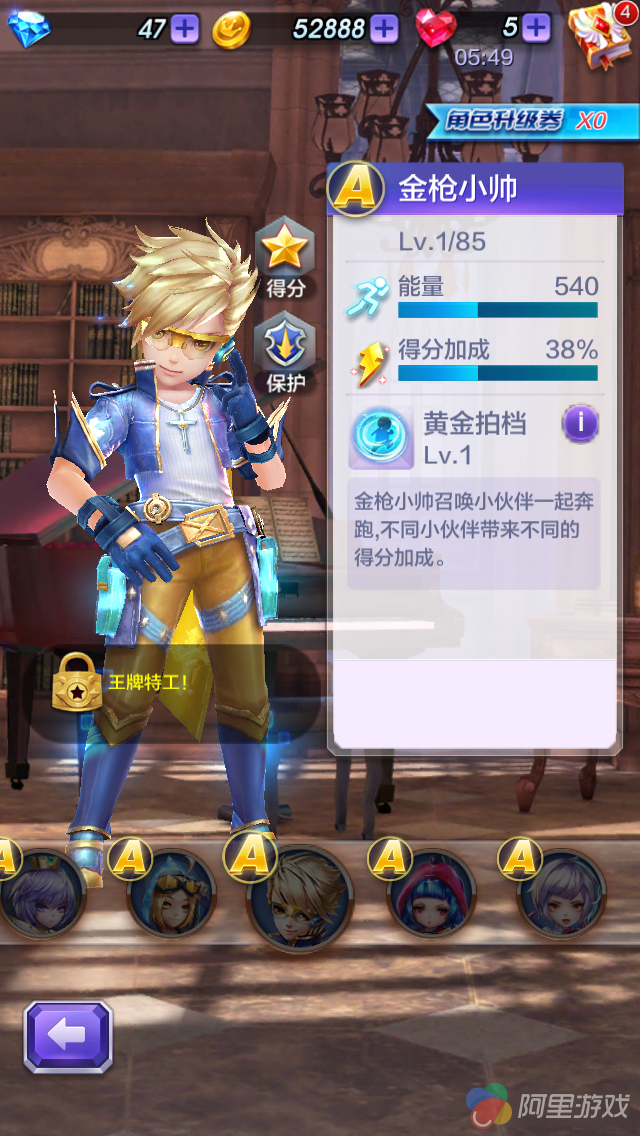Viewport: 640px width, 1136px height.
Task: Show info for the 黄金拍档 skill
Action: tap(580, 424)
